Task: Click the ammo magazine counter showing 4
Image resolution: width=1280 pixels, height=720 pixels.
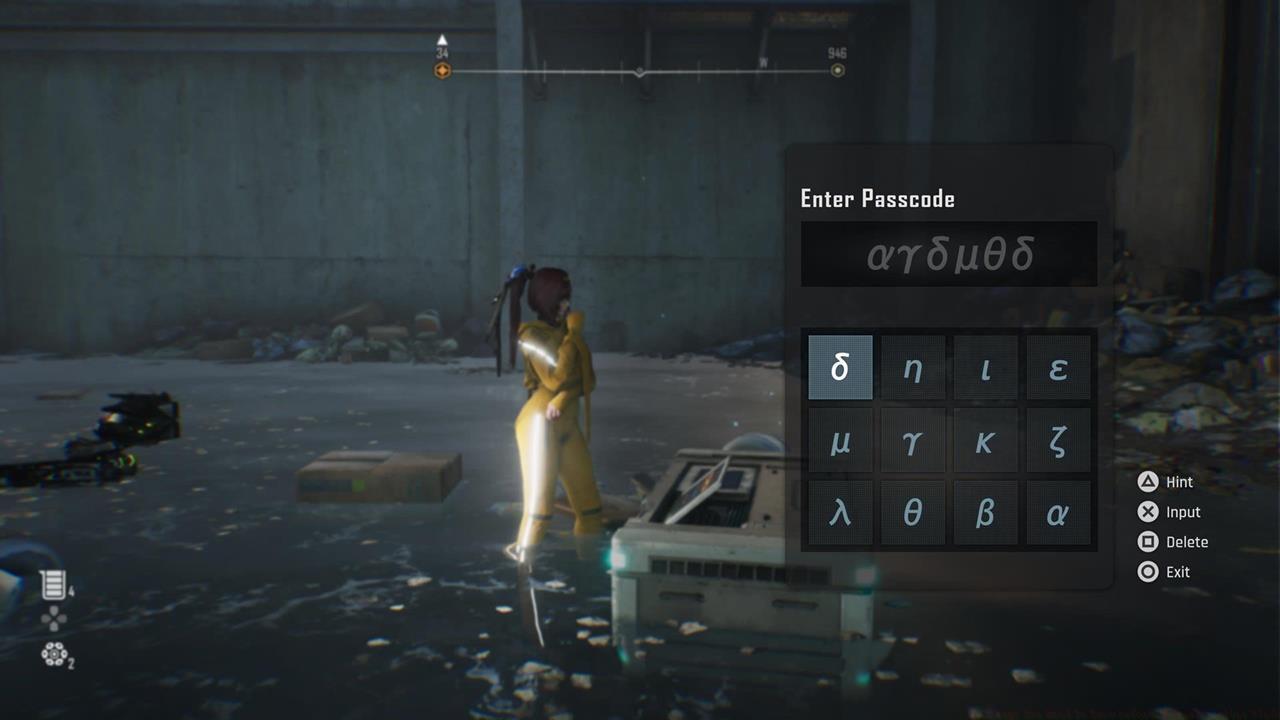Action: click(x=55, y=583)
